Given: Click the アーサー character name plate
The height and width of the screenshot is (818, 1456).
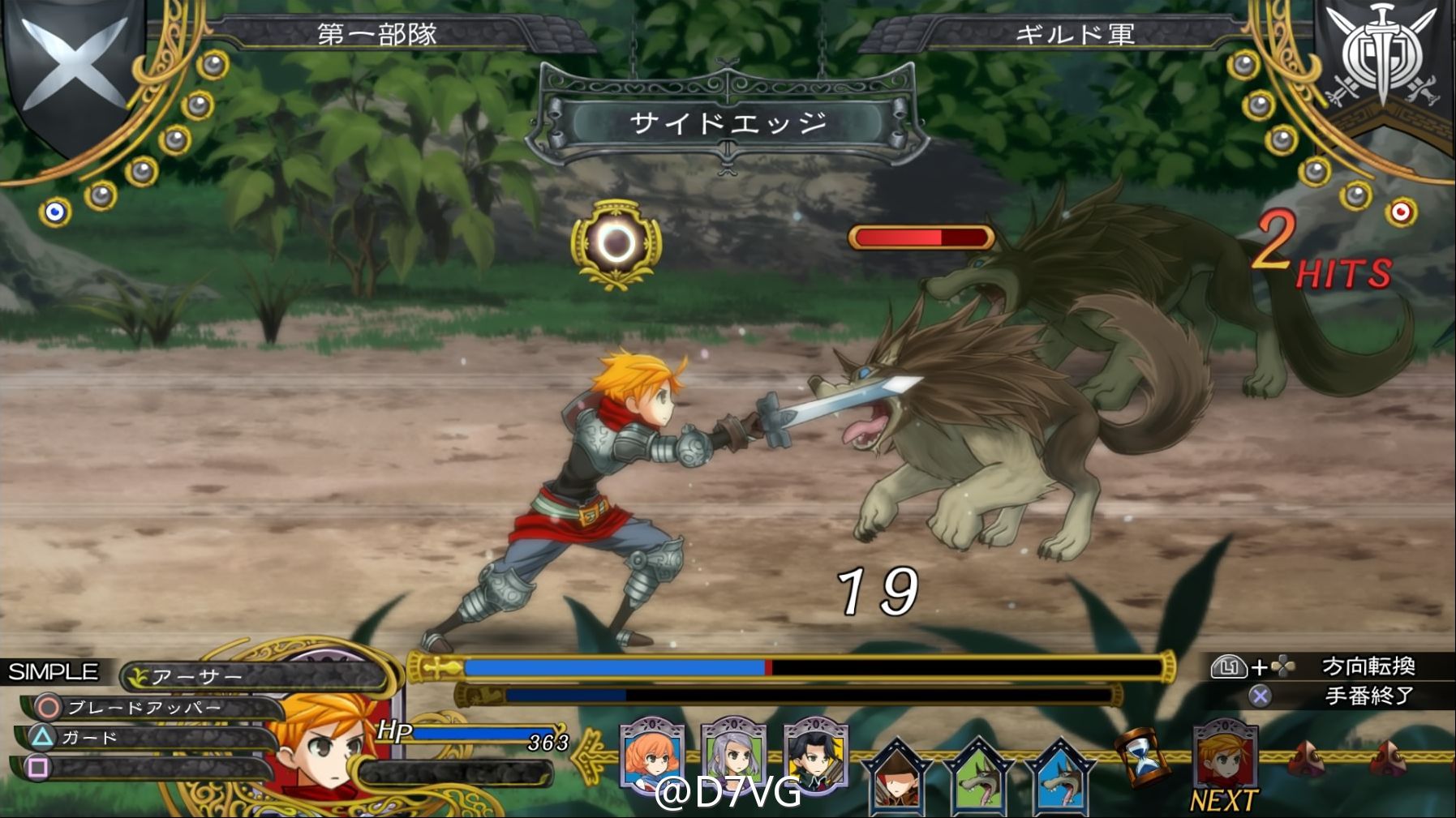Looking at the screenshot, I should point(197,676).
